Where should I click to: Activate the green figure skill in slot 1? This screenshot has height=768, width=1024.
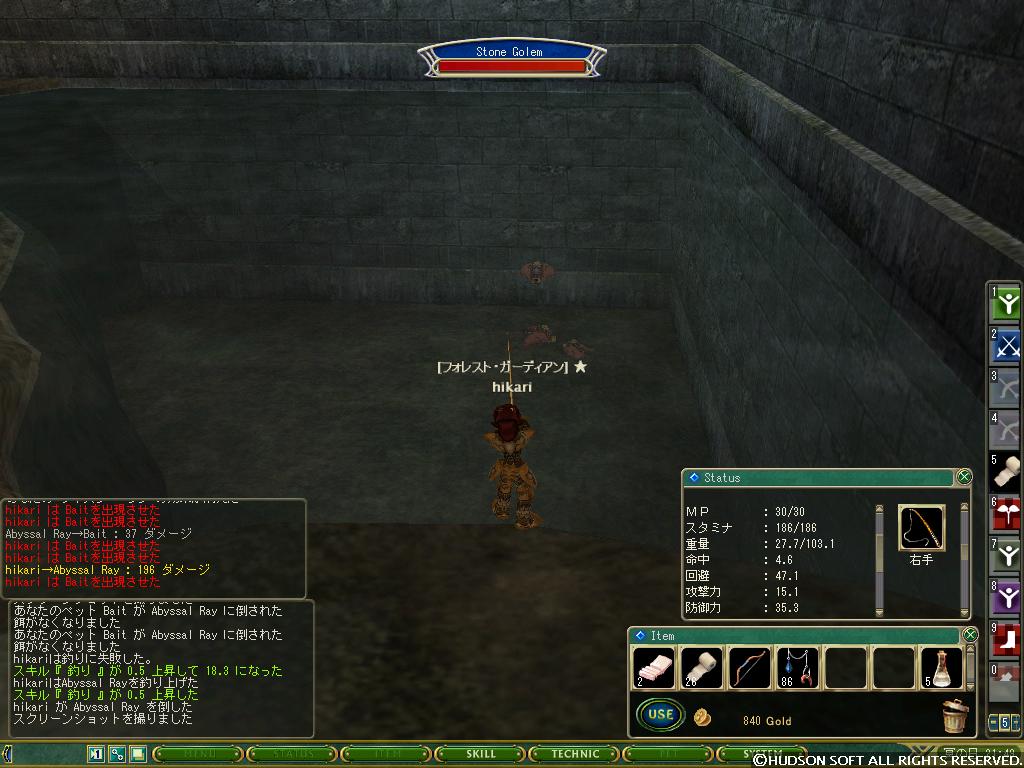tap(1006, 304)
